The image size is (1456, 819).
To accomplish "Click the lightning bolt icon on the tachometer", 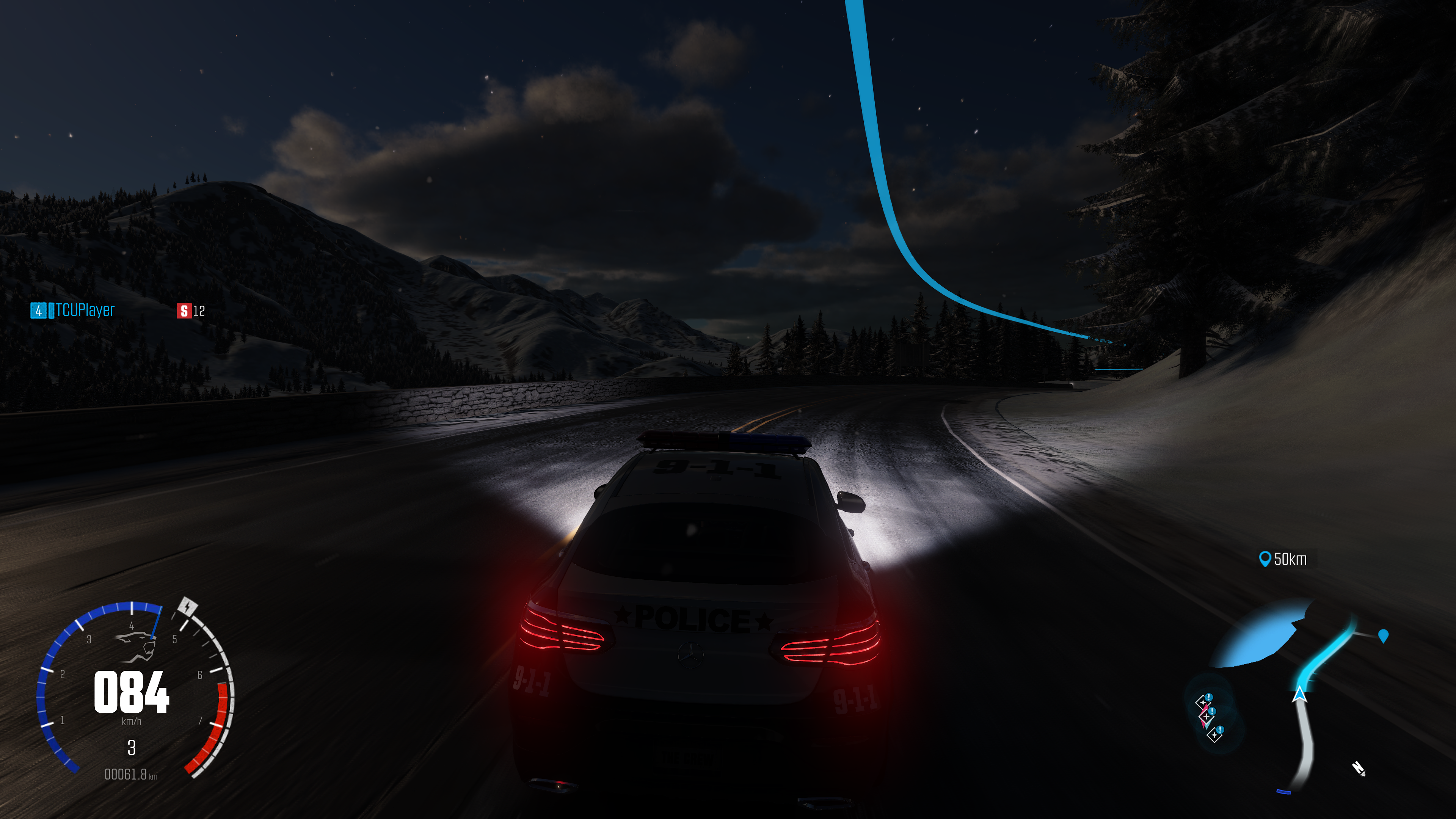I will [187, 607].
